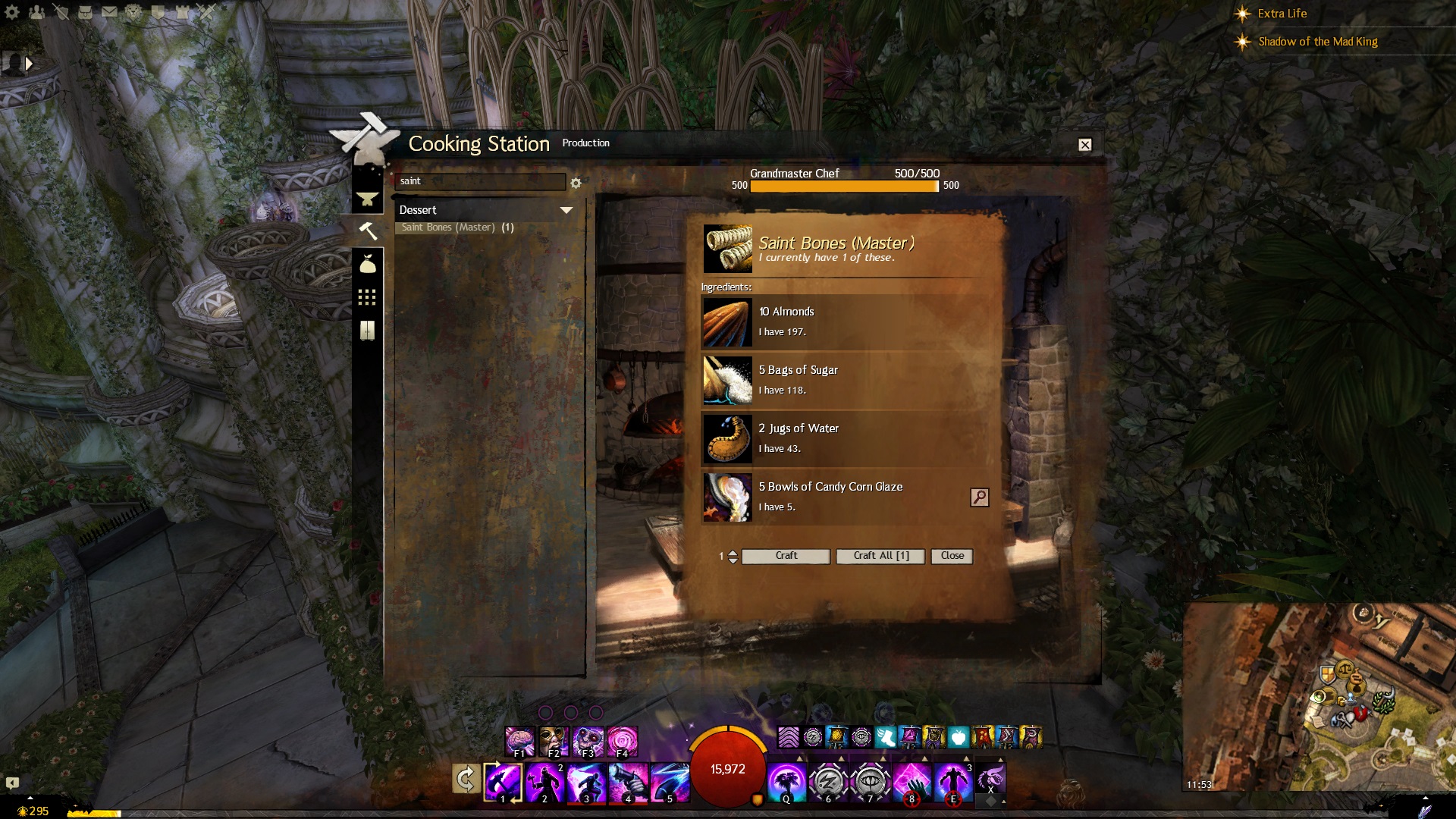This screenshot has height=819, width=1456.
Task: Click the minimap
Action: pos(1319,698)
